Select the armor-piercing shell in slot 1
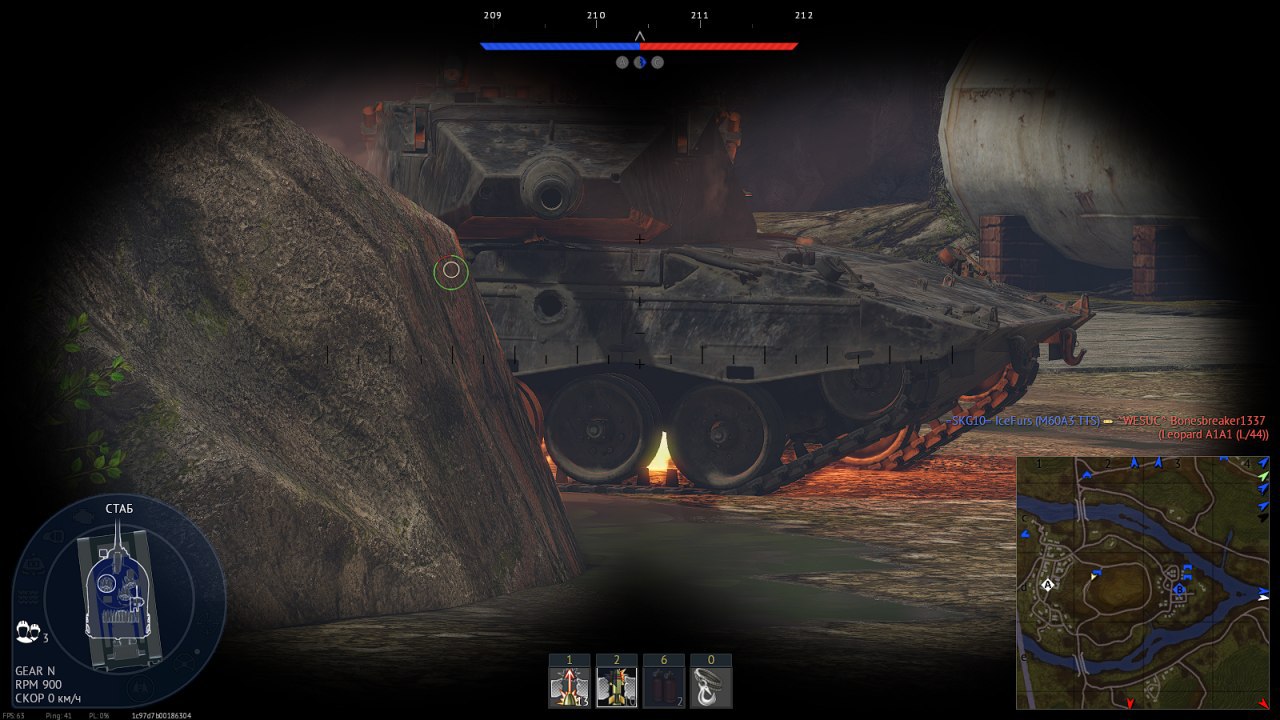 coord(569,687)
